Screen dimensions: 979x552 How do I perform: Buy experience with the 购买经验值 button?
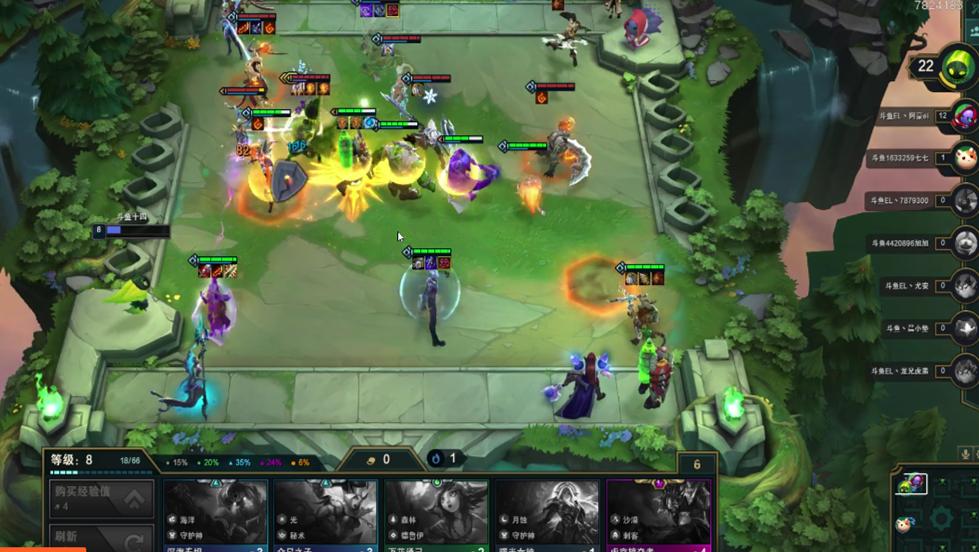pyautogui.click(x=102, y=498)
